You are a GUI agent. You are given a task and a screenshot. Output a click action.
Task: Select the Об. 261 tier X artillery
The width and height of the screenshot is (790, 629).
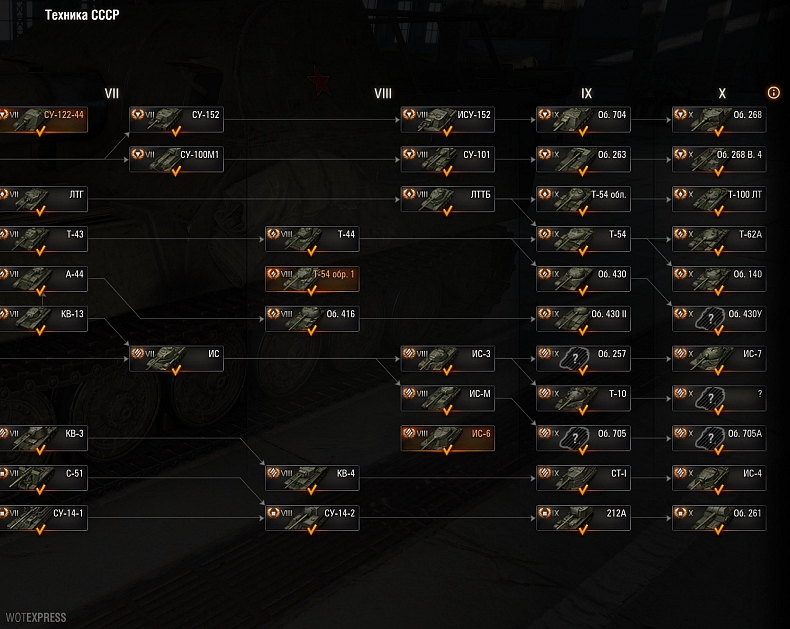(x=719, y=518)
